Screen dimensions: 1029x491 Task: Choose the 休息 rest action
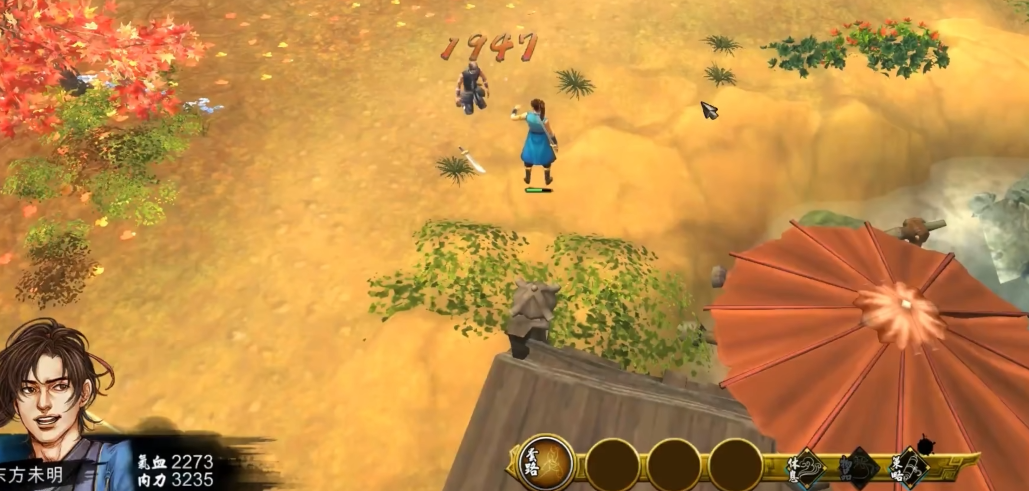809,467
